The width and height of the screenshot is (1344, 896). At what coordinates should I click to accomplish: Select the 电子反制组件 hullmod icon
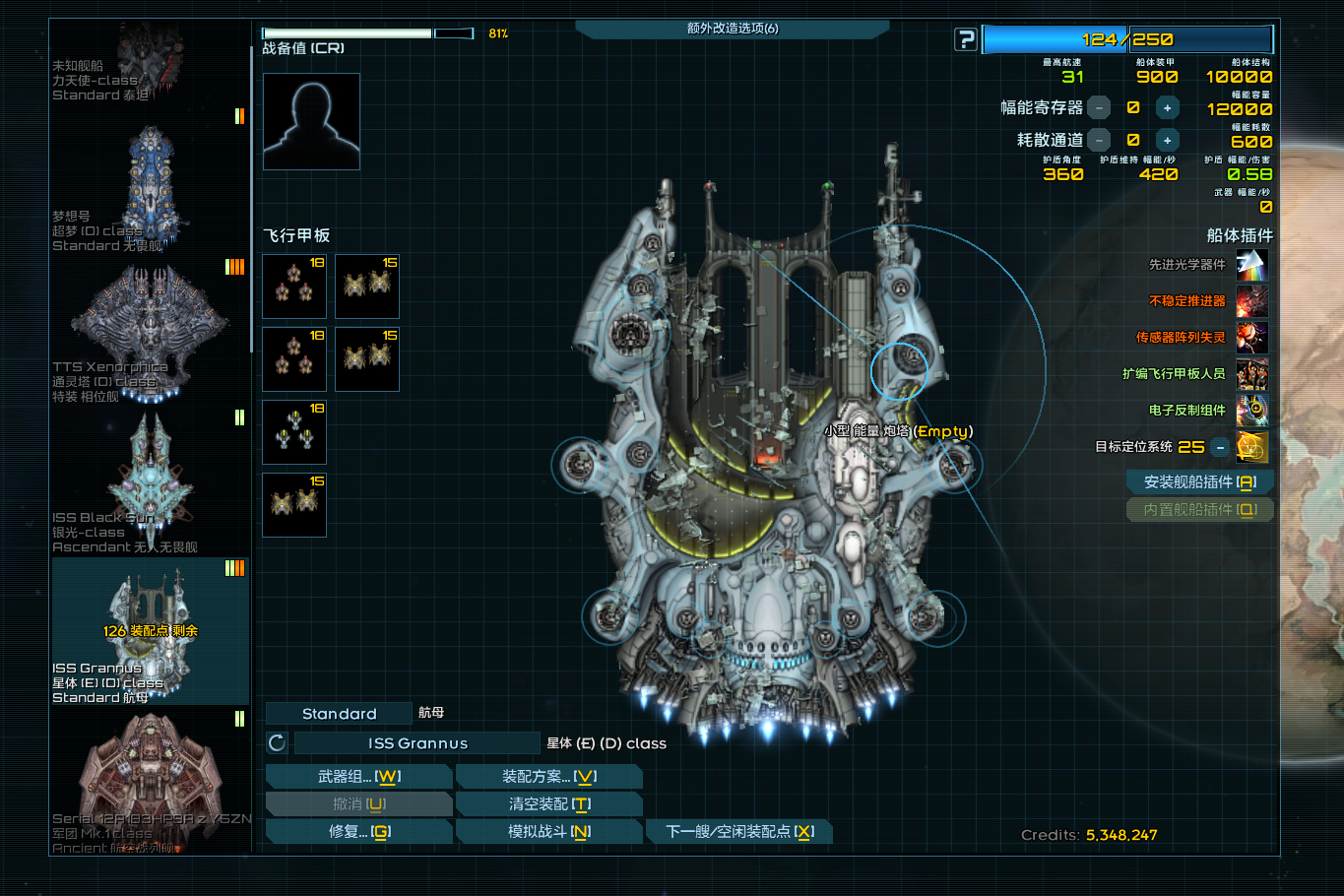(1251, 411)
